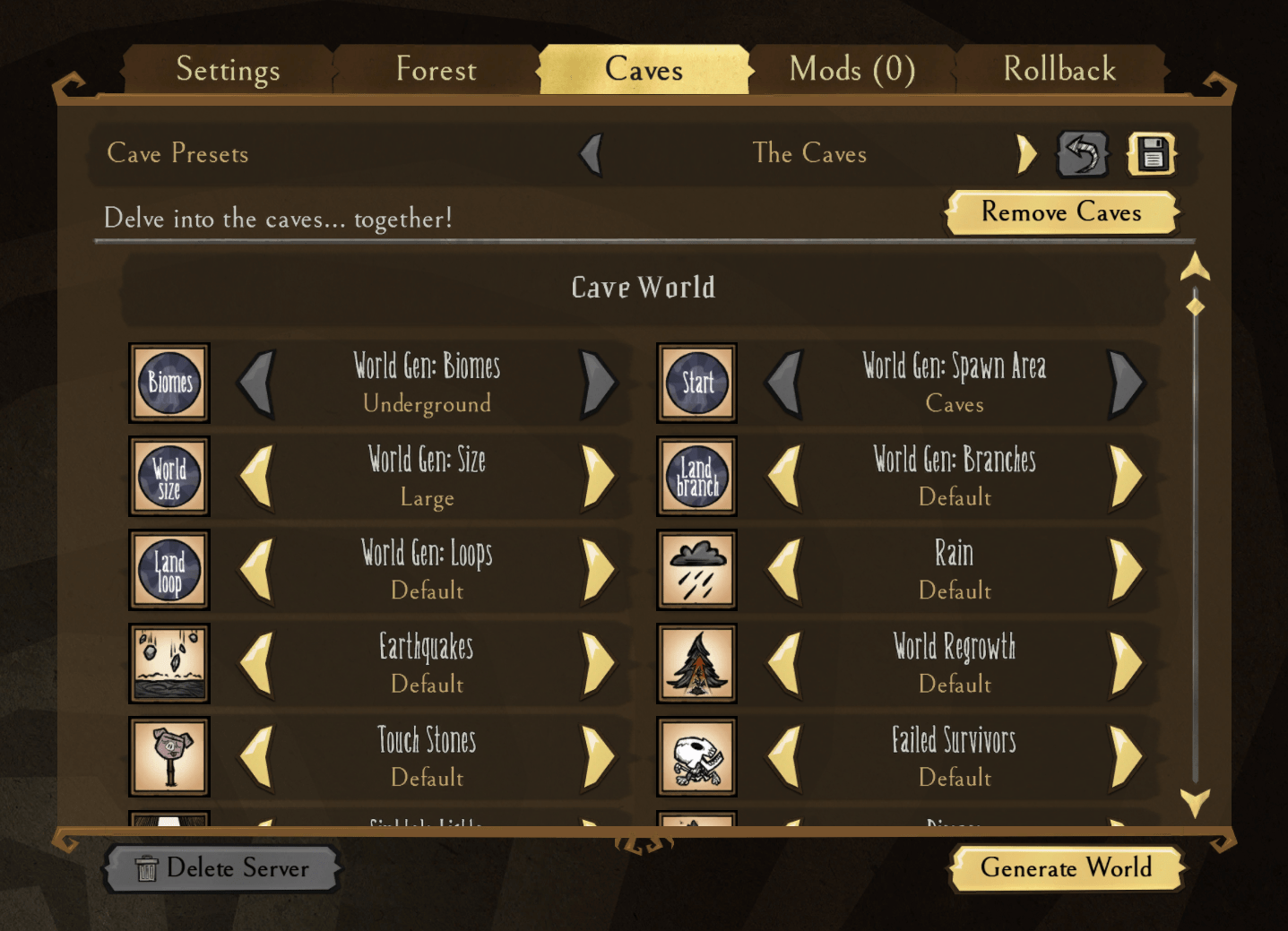Click the Remove Caves button
This screenshot has width=1288, height=931.
click(1061, 213)
